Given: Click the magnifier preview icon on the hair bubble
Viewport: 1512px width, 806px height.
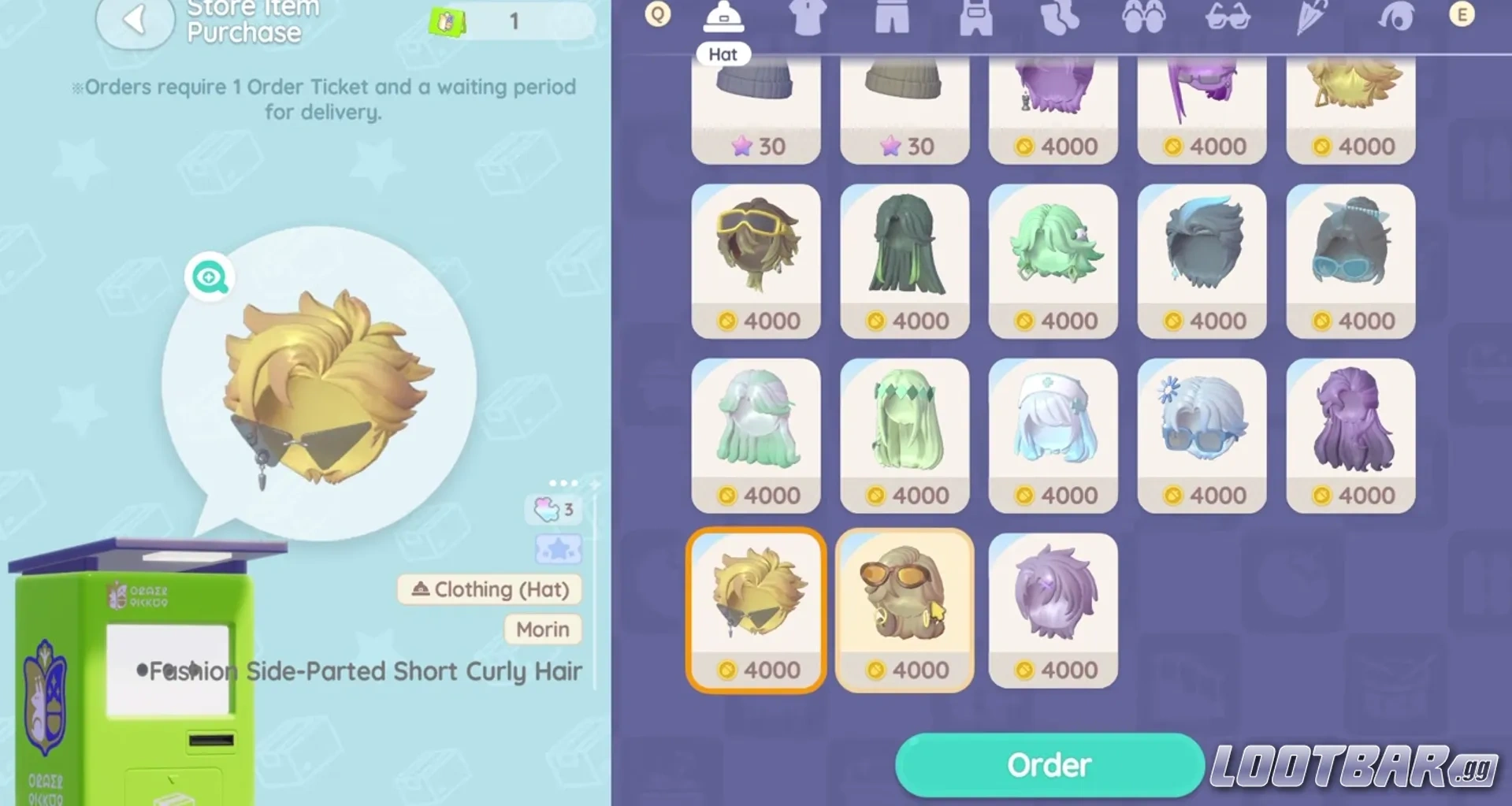Looking at the screenshot, I should [x=208, y=277].
